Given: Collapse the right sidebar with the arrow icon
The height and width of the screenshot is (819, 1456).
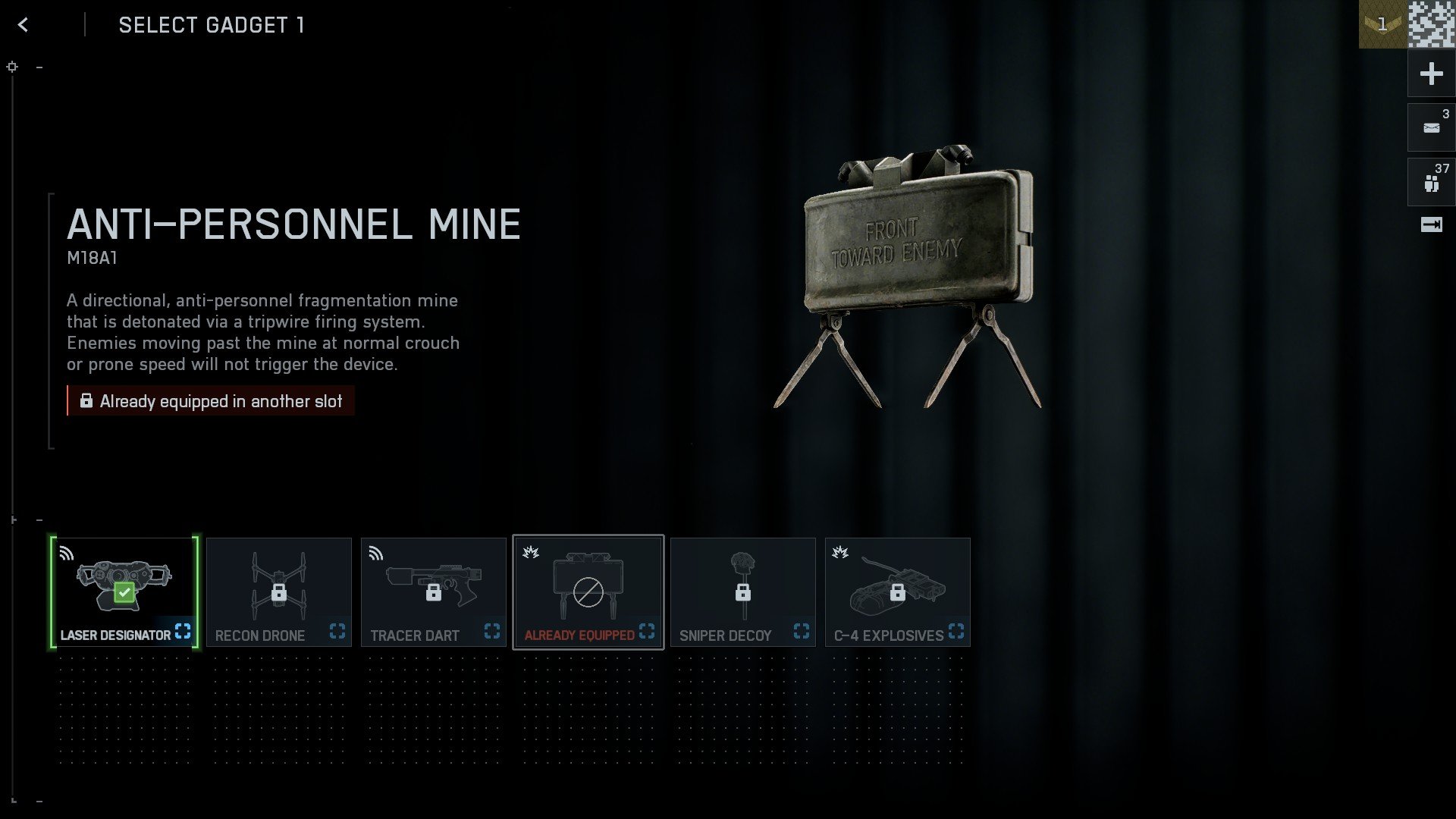Looking at the screenshot, I should tap(1430, 224).
